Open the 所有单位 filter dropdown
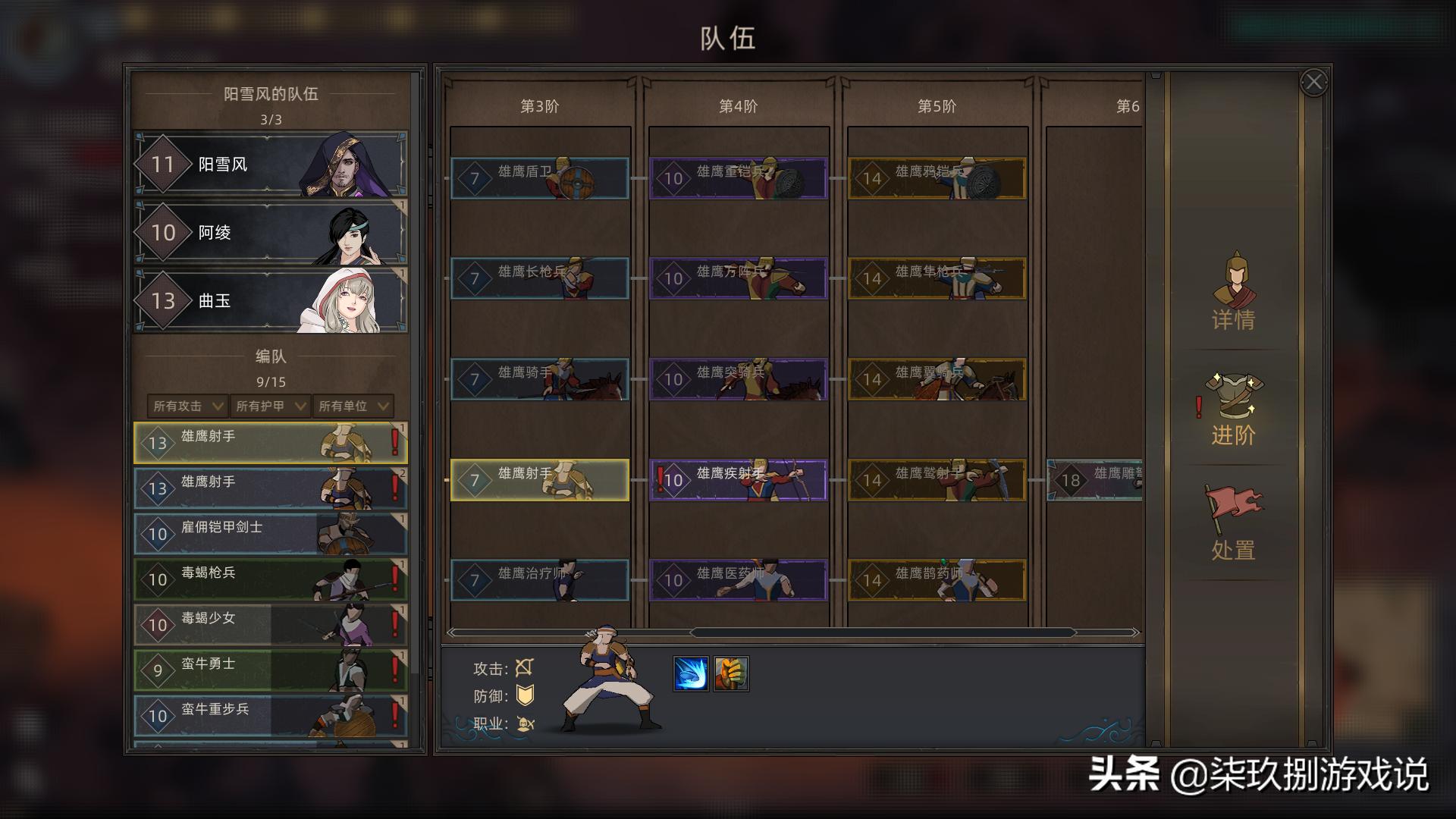This screenshot has height=819, width=1456. click(352, 406)
